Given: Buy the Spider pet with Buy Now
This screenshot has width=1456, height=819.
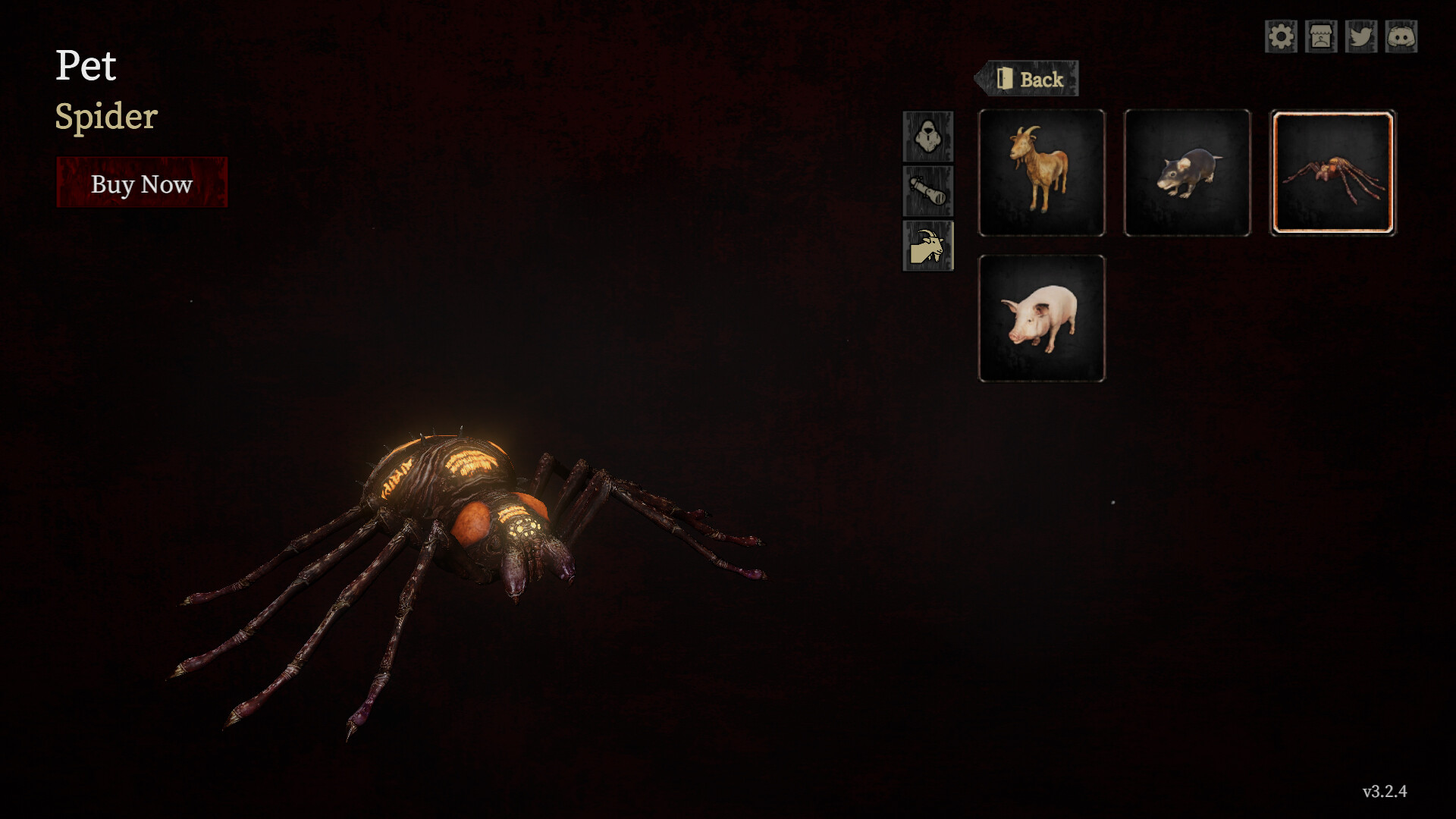Looking at the screenshot, I should coord(142,183).
